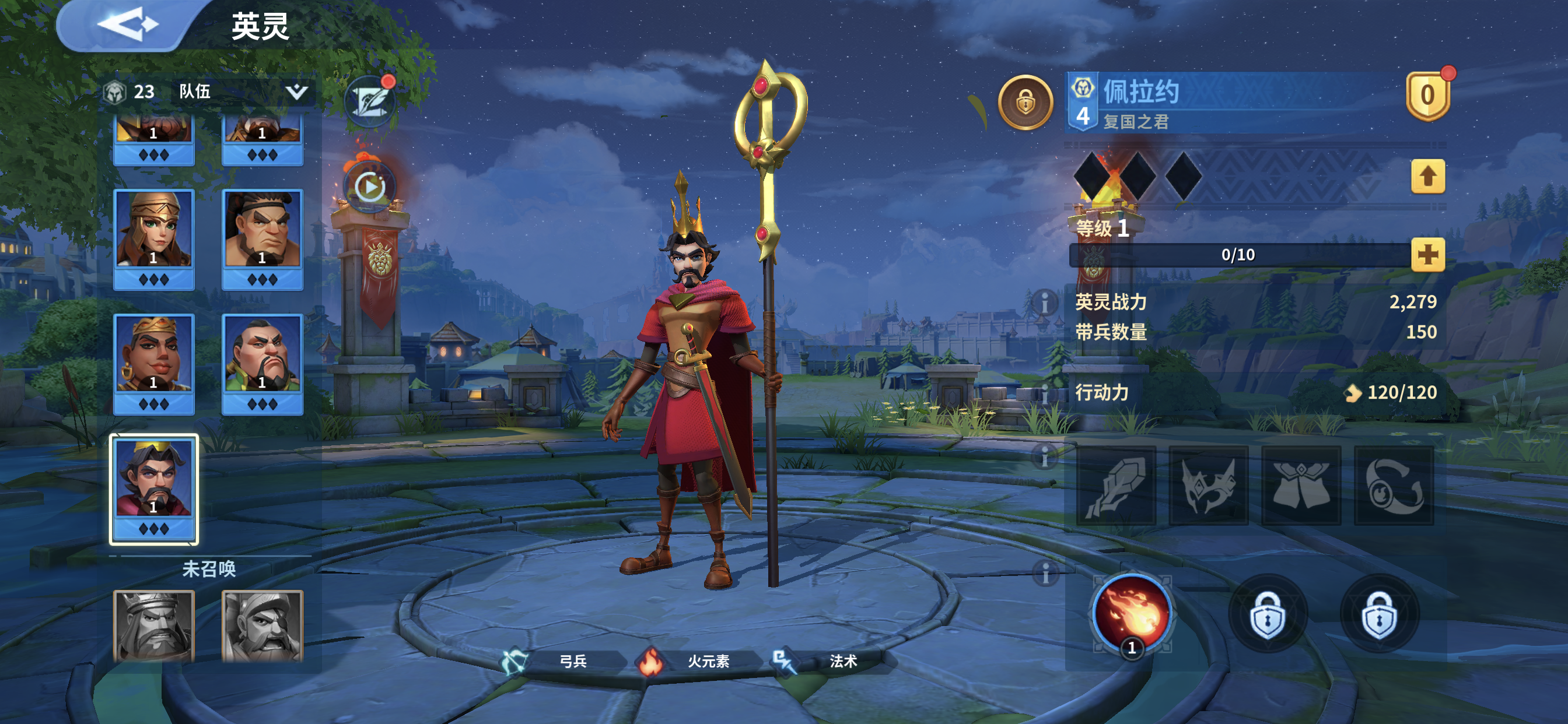Open the quill scroll icon
Image resolution: width=1568 pixels, height=724 pixels.
click(369, 101)
